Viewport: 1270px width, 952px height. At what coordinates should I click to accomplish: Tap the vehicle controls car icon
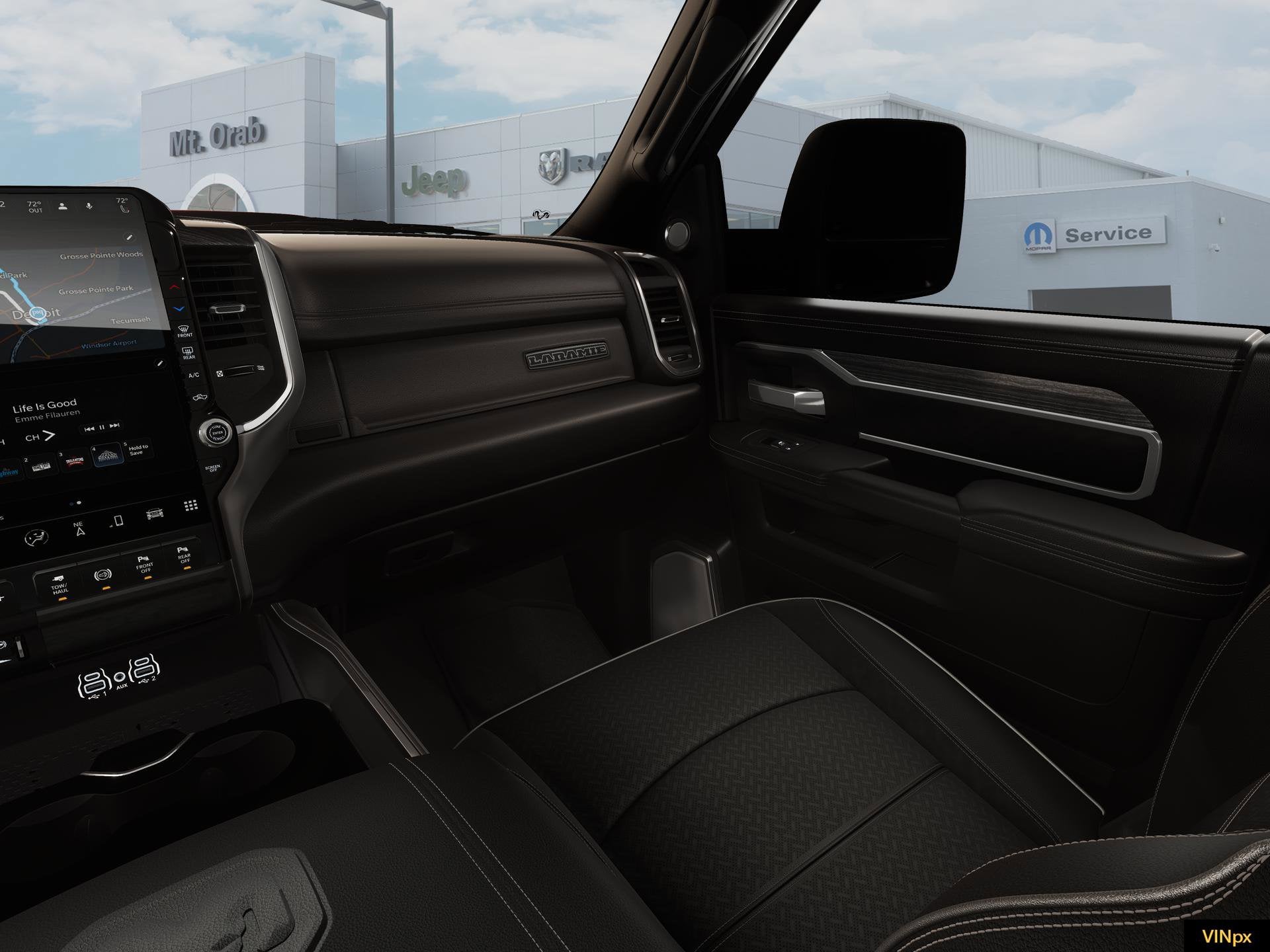pyautogui.click(x=154, y=515)
